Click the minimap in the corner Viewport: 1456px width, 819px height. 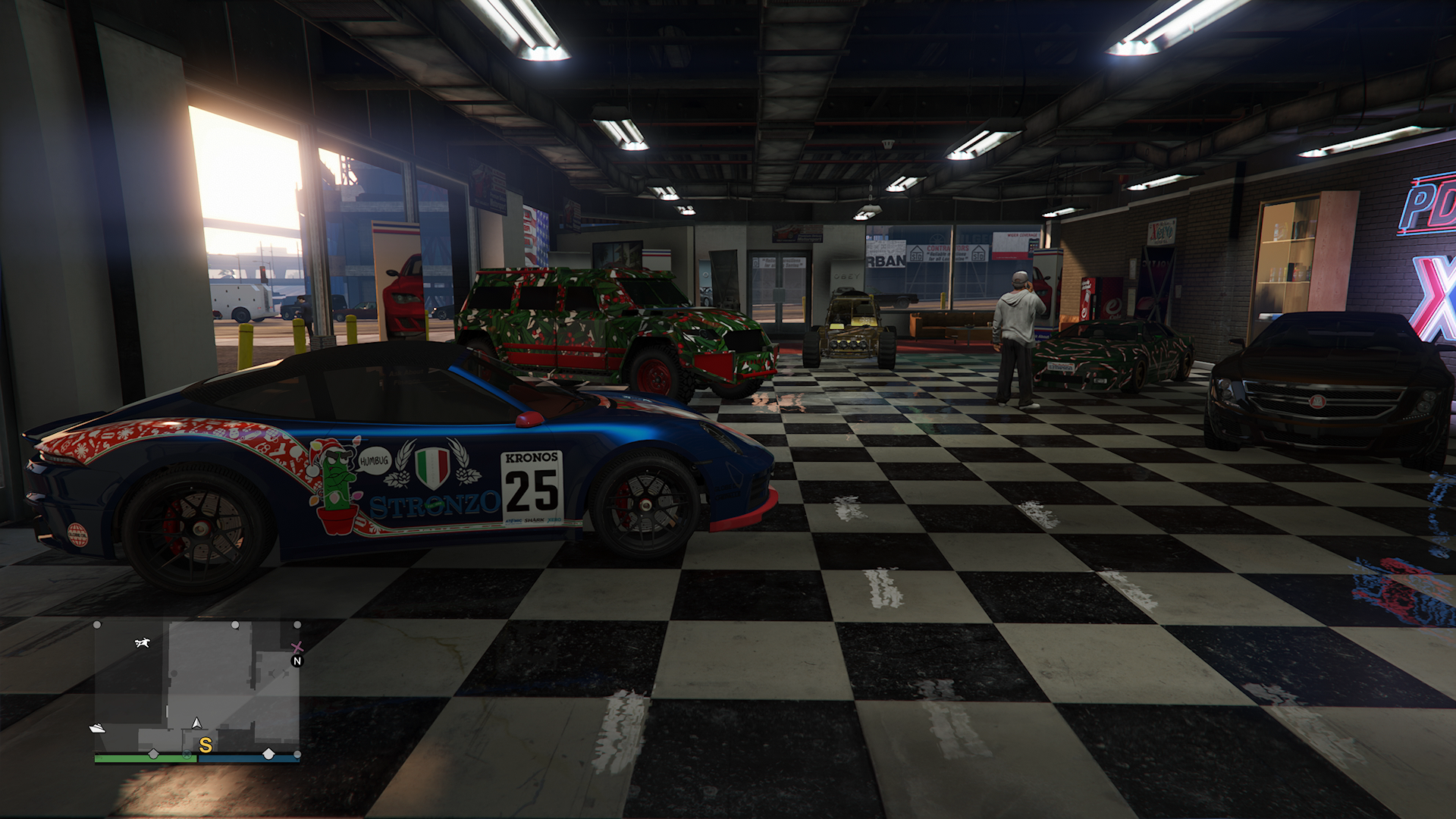pos(196,686)
